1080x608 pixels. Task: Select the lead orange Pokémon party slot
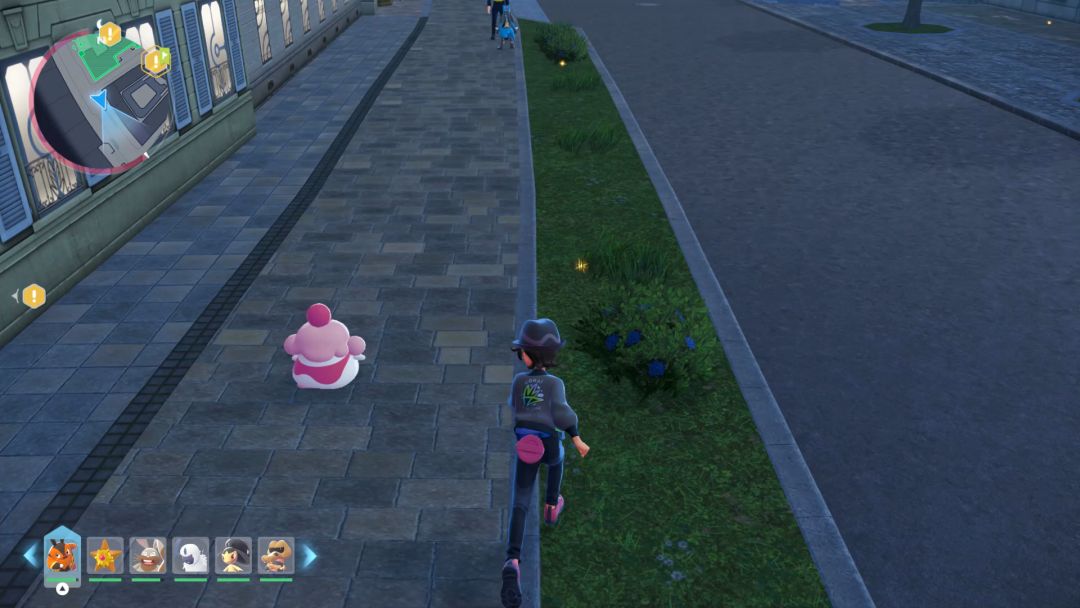(61, 555)
